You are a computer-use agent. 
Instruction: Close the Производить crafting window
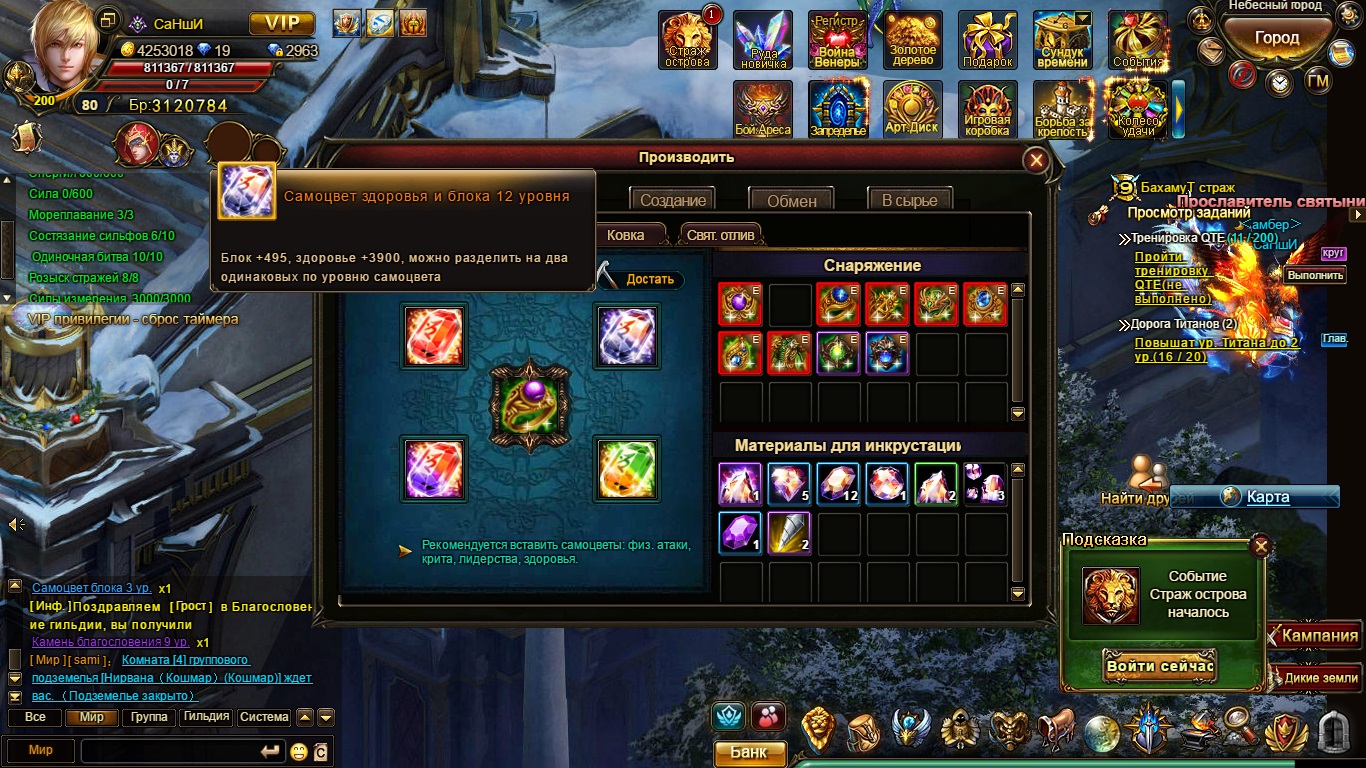pyautogui.click(x=1037, y=160)
